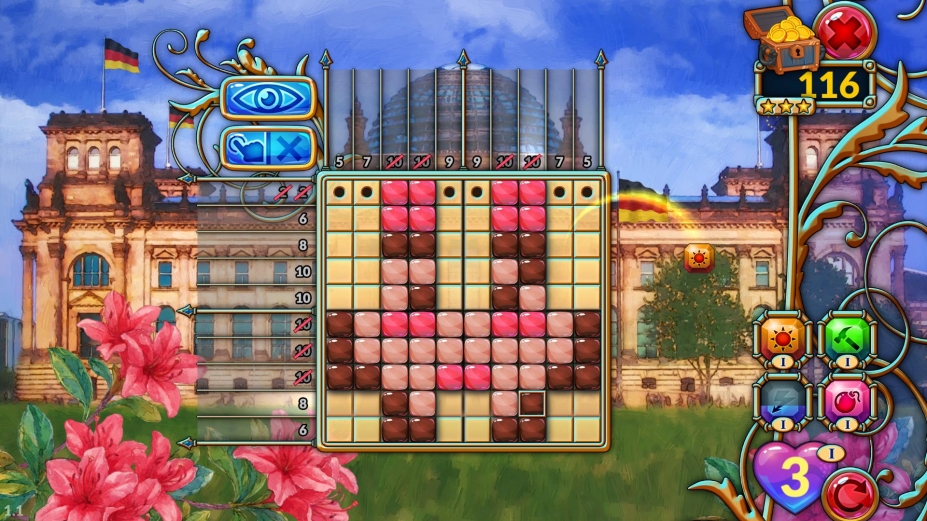This screenshot has width=927, height=521.
Task: Activate the orange sun power-up
Action: tap(780, 338)
